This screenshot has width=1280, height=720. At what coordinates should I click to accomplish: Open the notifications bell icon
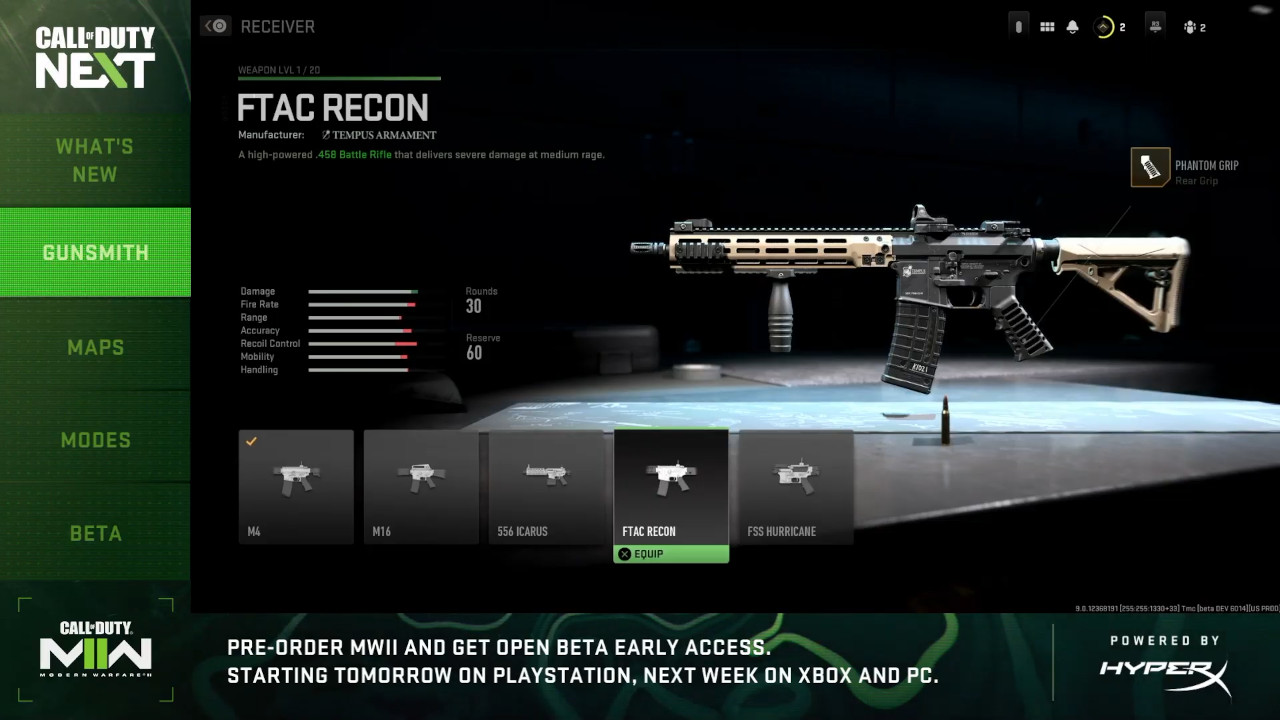[x=1071, y=25]
